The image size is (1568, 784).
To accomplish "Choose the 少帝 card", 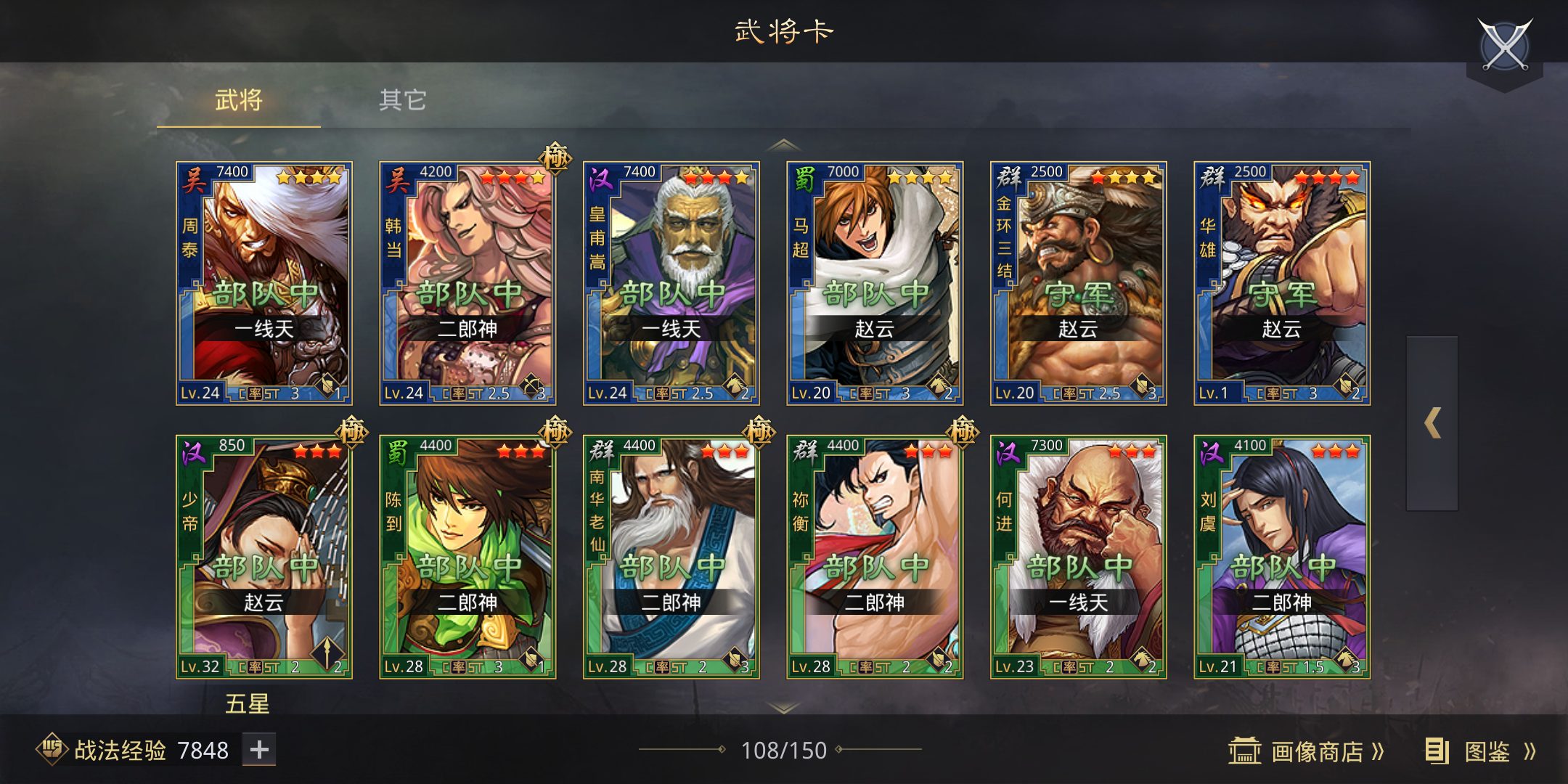I will 264,557.
